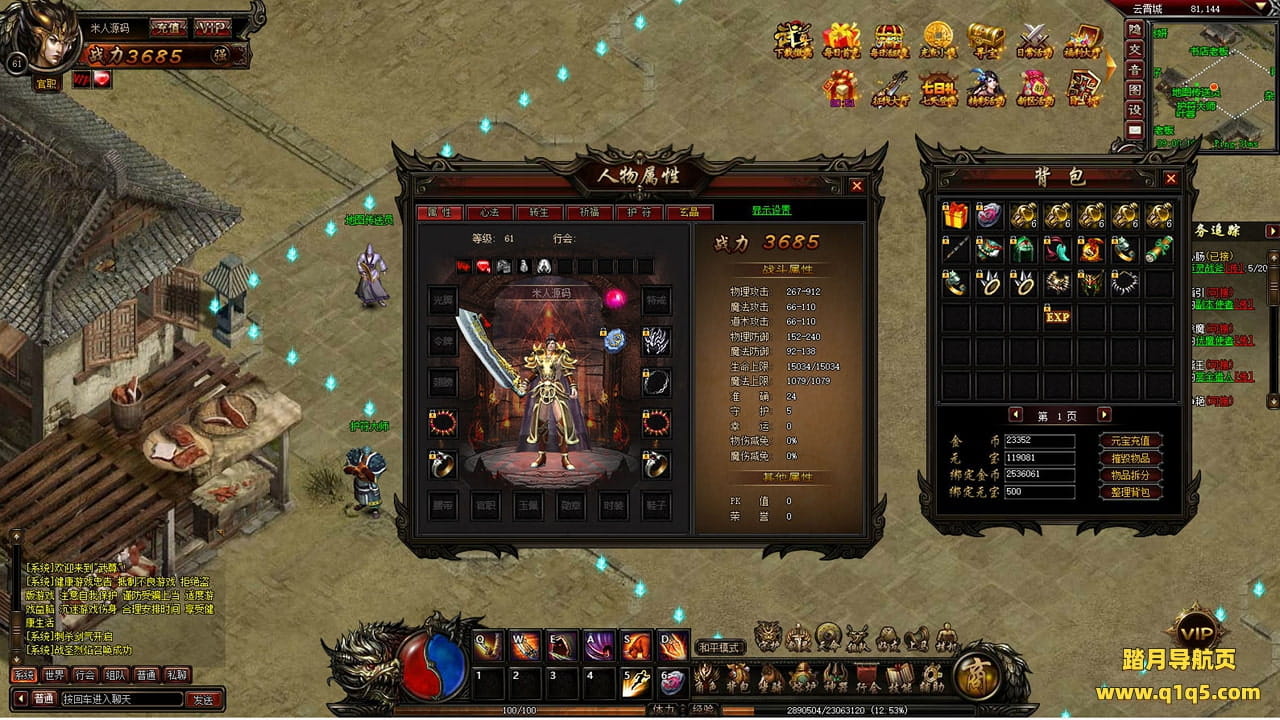Sort the bag with 整理背包
The width and height of the screenshot is (1280, 720).
(1130, 492)
